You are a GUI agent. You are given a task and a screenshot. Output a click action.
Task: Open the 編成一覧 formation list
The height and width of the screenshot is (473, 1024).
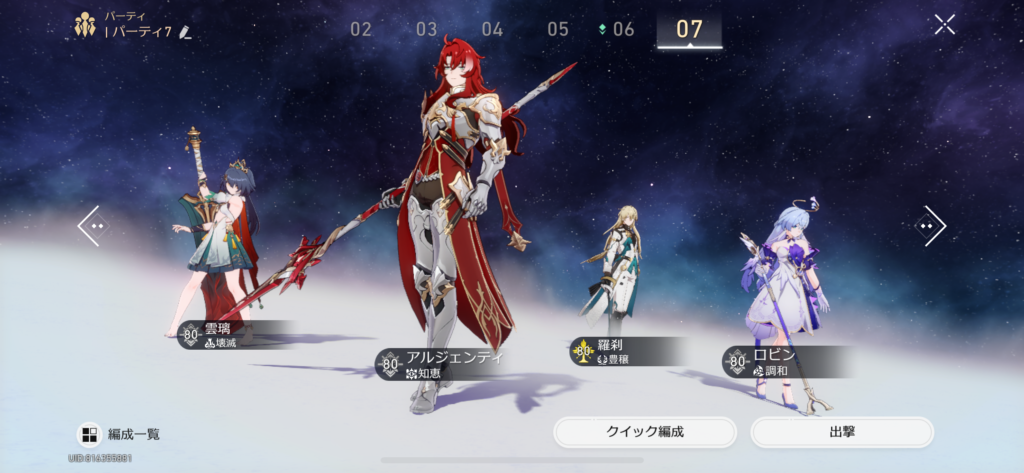(x=119, y=434)
